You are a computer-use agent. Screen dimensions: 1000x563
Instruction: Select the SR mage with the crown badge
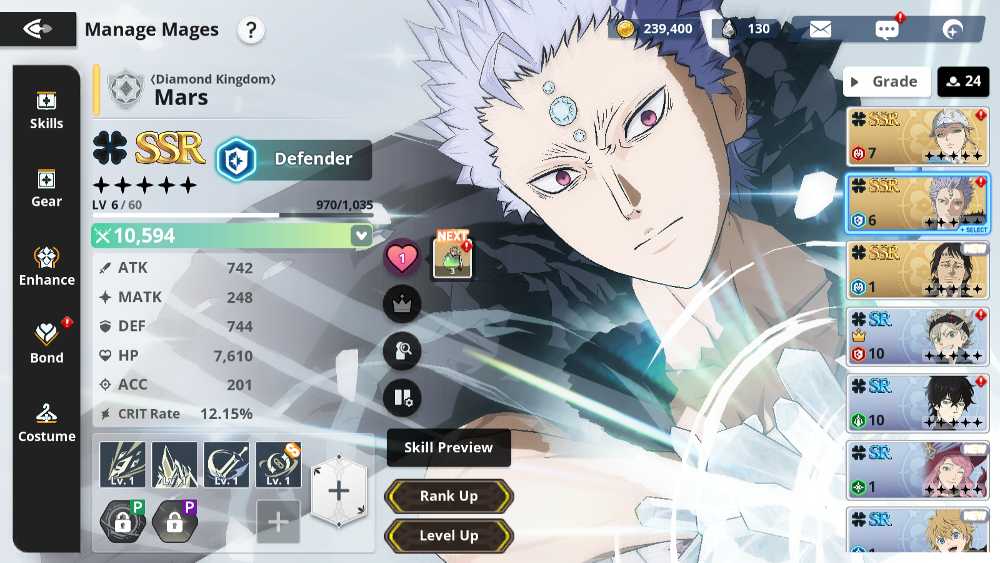tap(917, 336)
